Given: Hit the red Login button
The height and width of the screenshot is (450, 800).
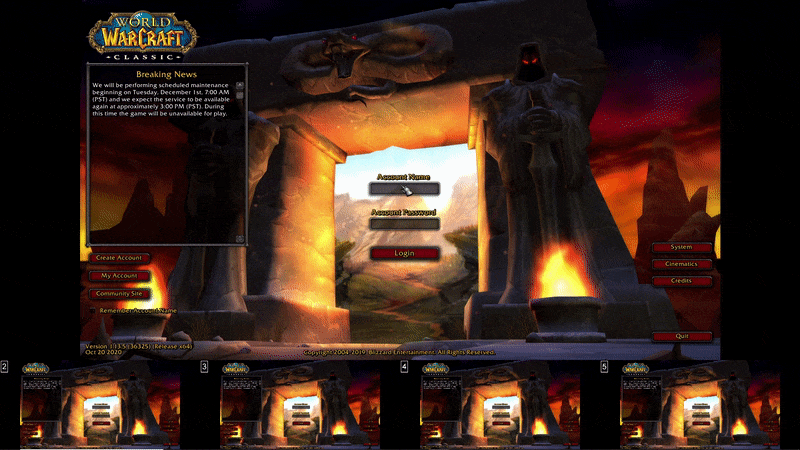Looking at the screenshot, I should [404, 253].
